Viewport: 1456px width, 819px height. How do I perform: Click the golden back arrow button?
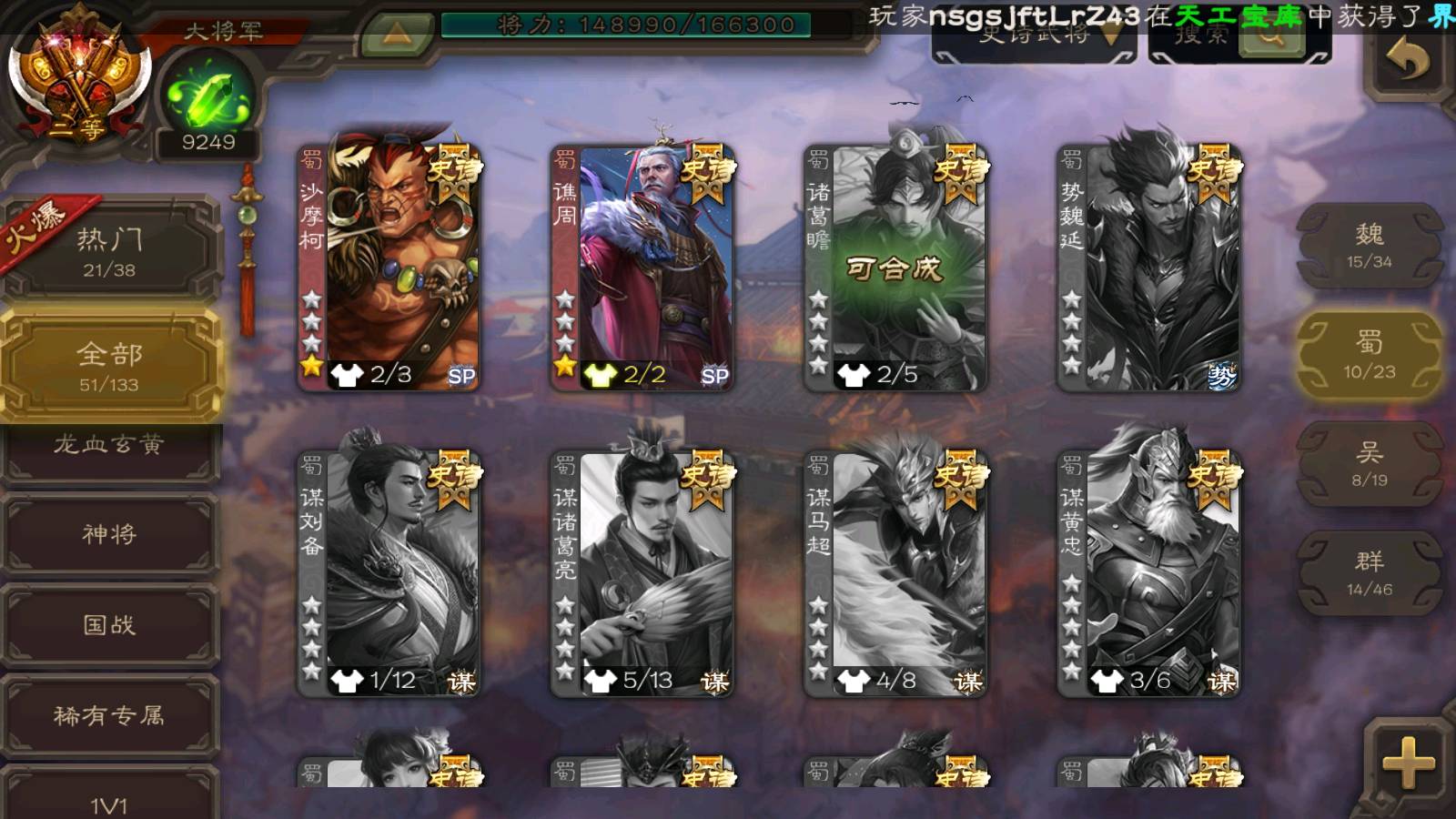coord(1407,61)
